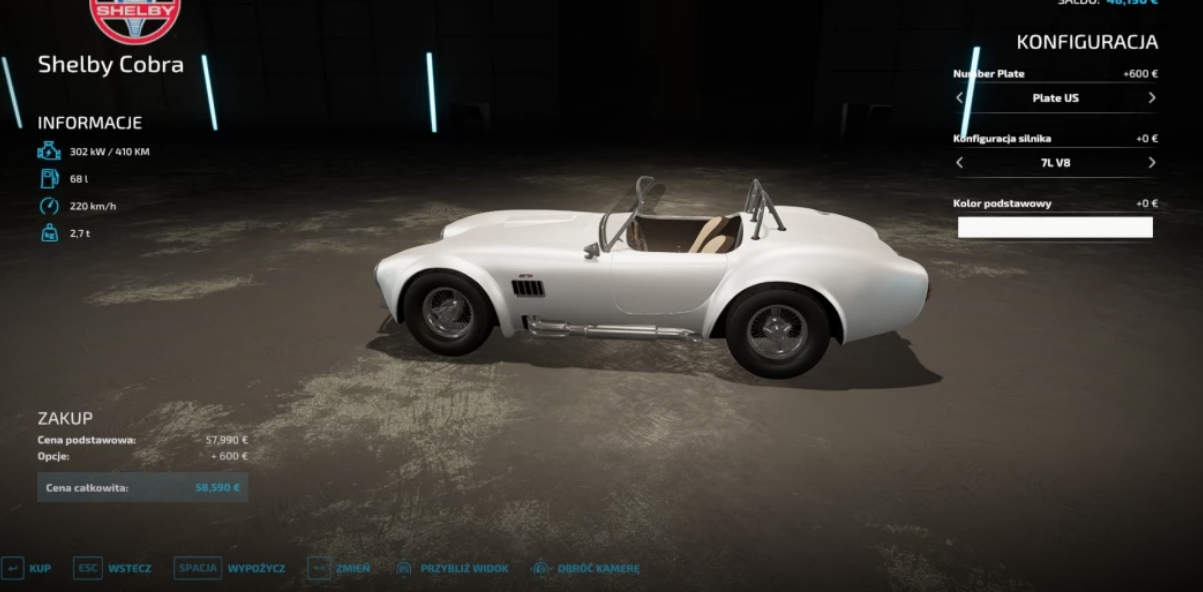This screenshot has width=1203, height=592.
Task: Select the next Number Plate option
Action: pyautogui.click(x=1152, y=98)
